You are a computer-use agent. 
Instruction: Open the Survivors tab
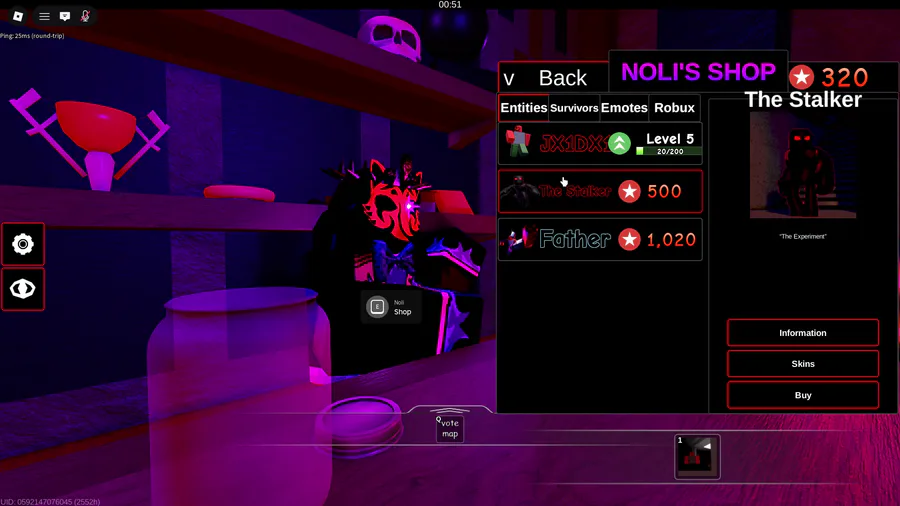(x=574, y=108)
